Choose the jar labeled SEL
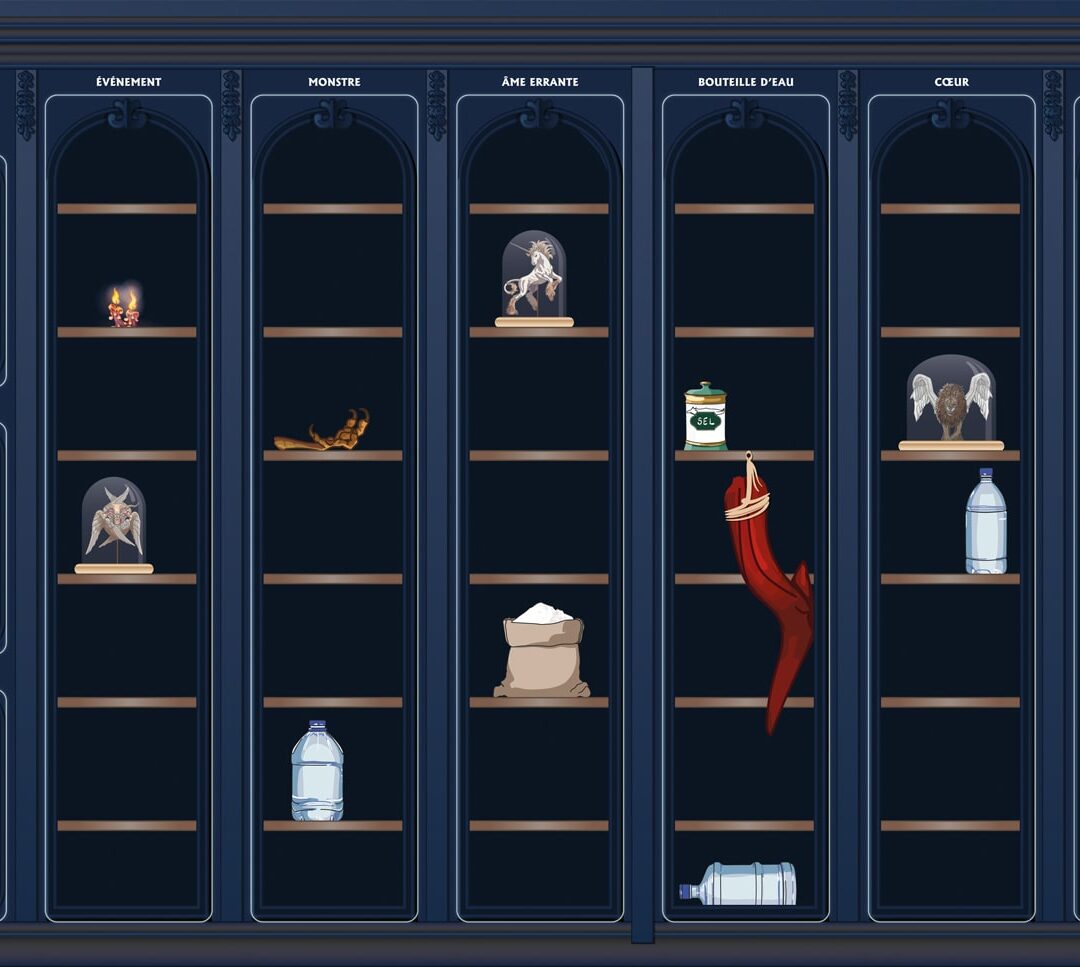The width and height of the screenshot is (1080, 967). [705, 416]
